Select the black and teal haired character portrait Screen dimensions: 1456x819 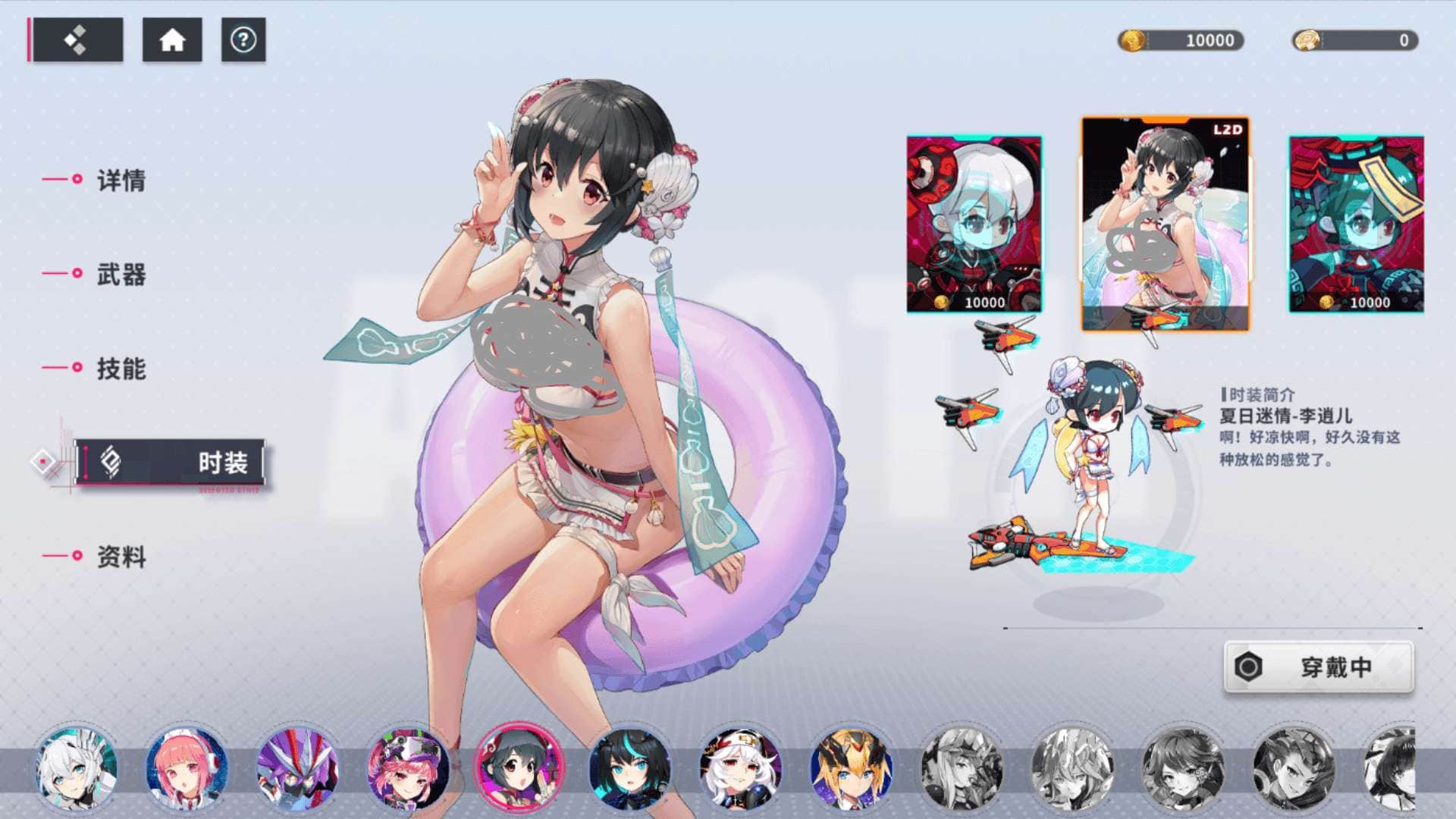pos(629,768)
